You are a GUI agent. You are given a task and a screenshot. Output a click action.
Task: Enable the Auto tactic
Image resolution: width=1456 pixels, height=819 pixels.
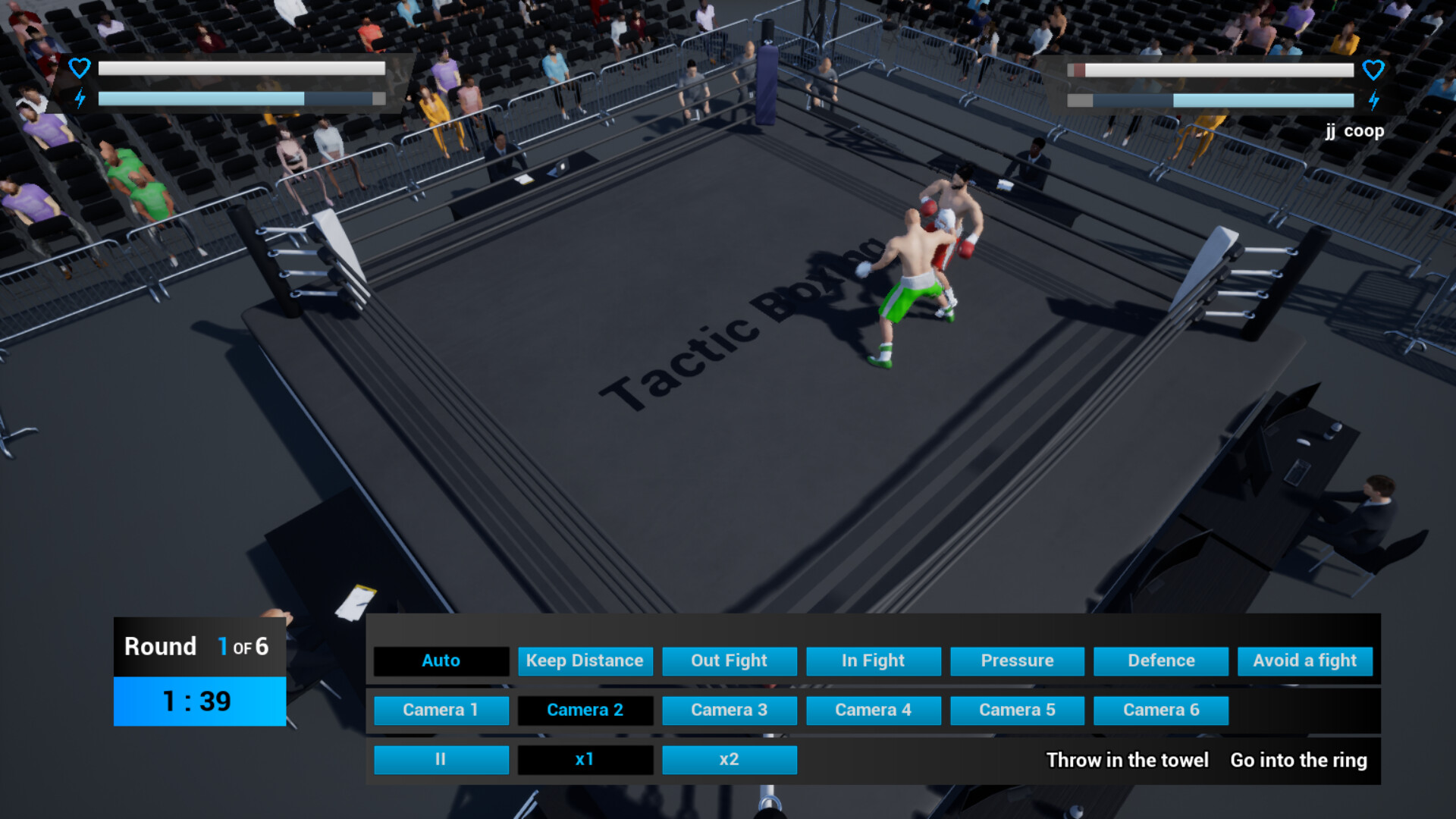[441, 661]
